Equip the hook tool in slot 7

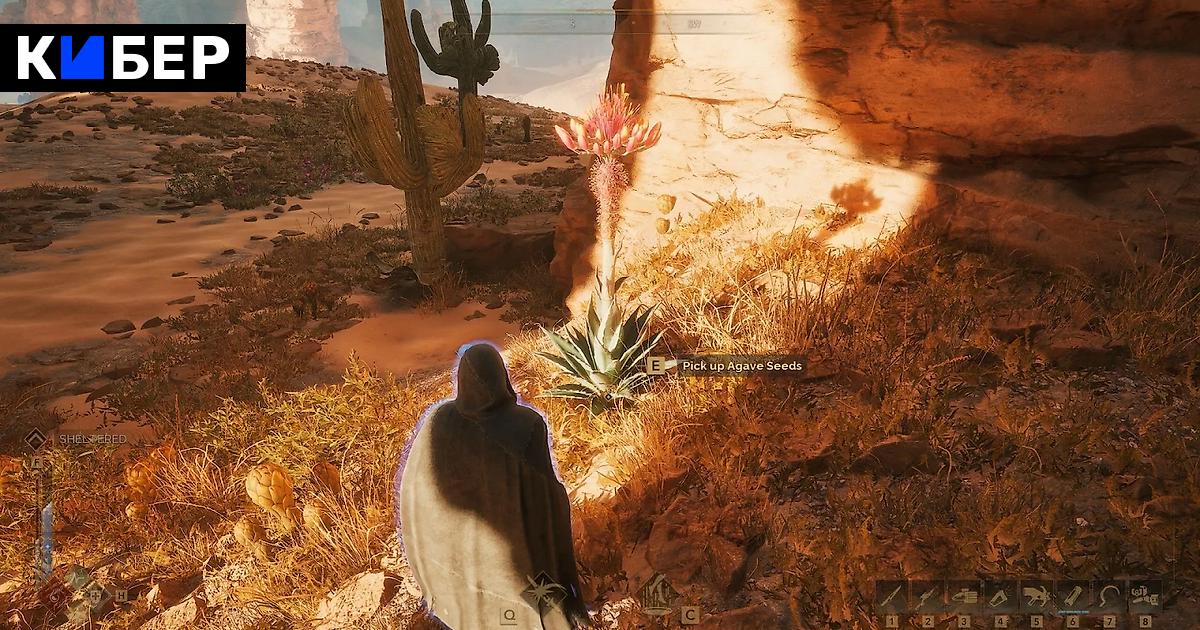point(1108,596)
